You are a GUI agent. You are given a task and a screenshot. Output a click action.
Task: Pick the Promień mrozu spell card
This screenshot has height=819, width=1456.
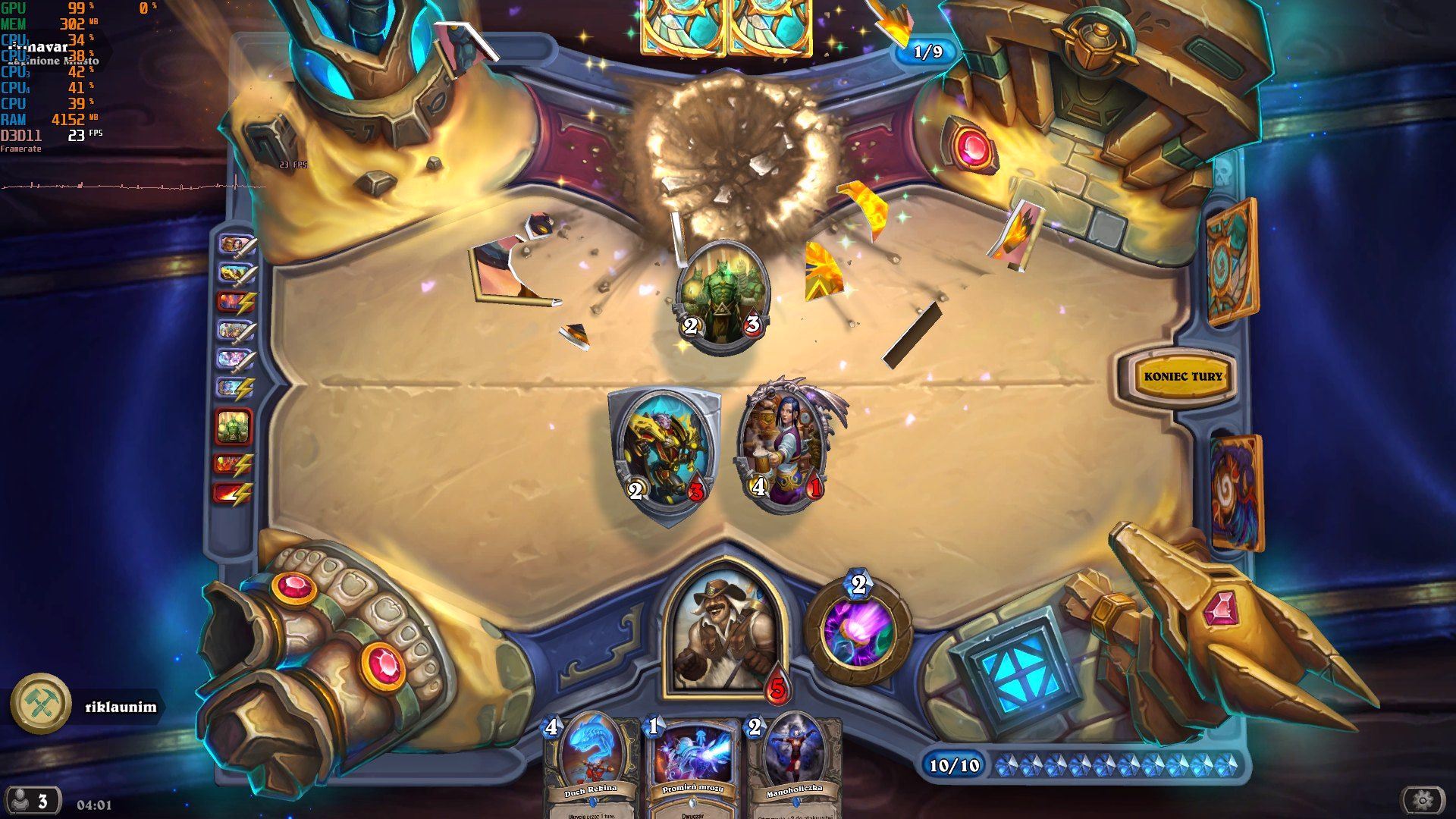(693, 766)
